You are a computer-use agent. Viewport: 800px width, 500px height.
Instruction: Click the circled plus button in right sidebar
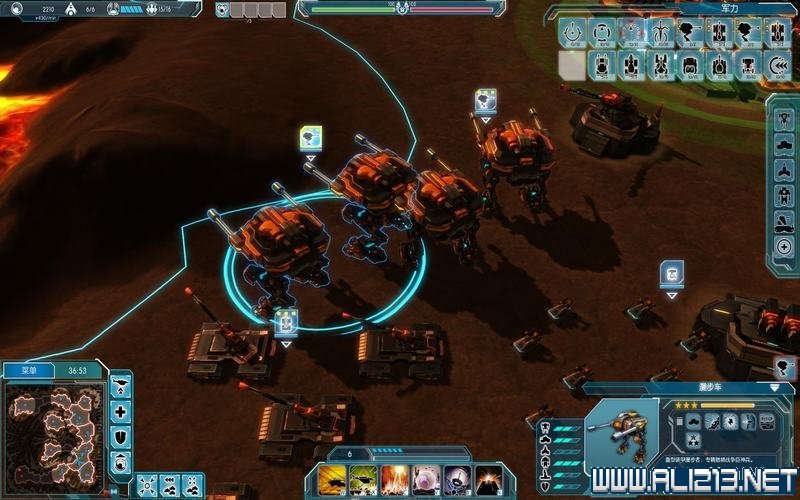coord(784,247)
